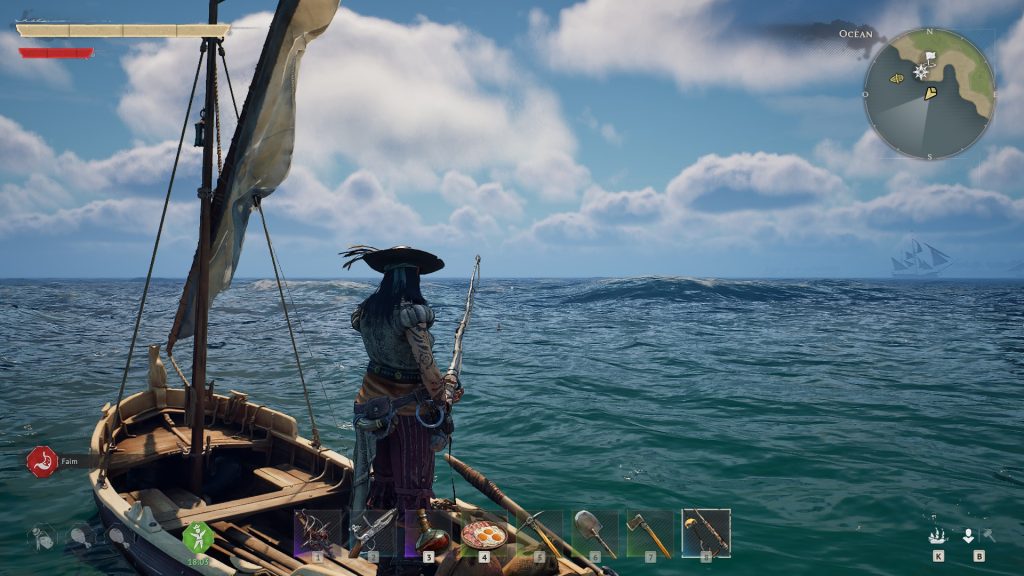The width and height of the screenshot is (1024, 576).
Task: Select the first hotbar weapon slot
Action: coord(318,532)
